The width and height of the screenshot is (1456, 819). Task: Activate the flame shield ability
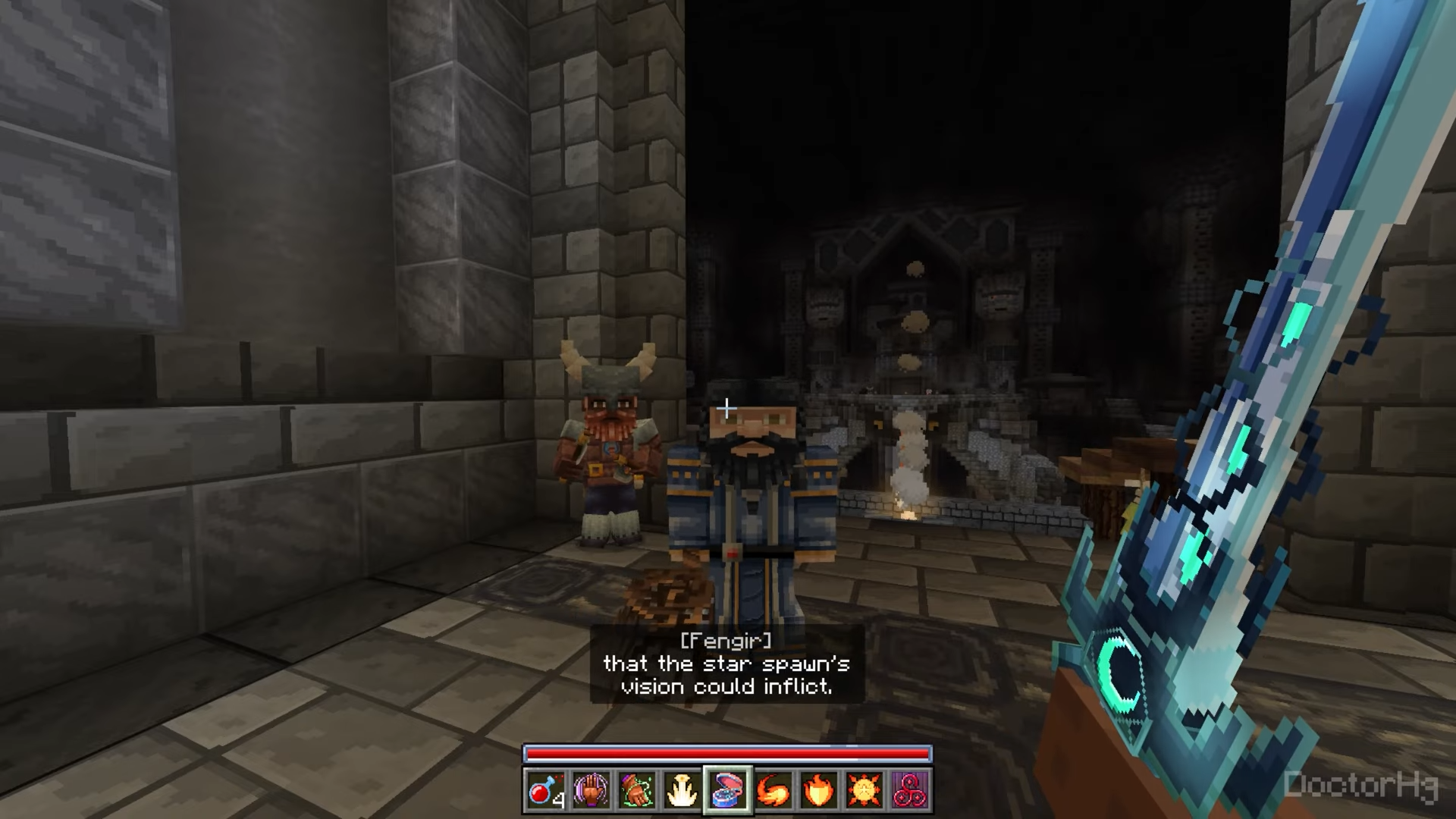(819, 791)
